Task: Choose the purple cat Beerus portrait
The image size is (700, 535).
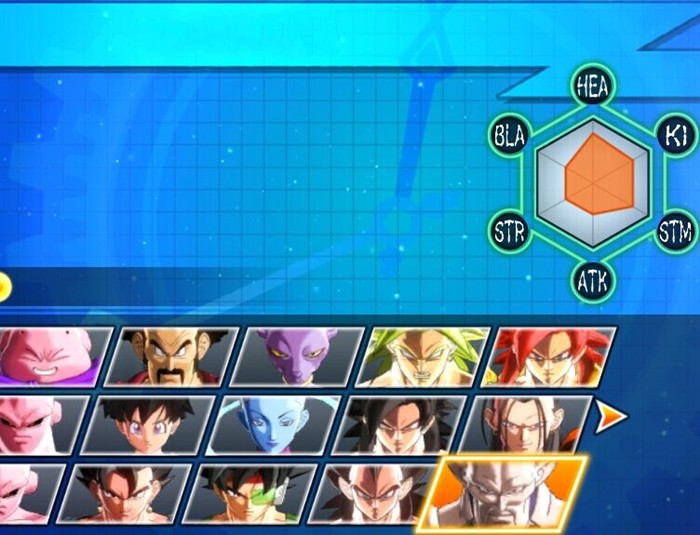Action: coord(294,357)
